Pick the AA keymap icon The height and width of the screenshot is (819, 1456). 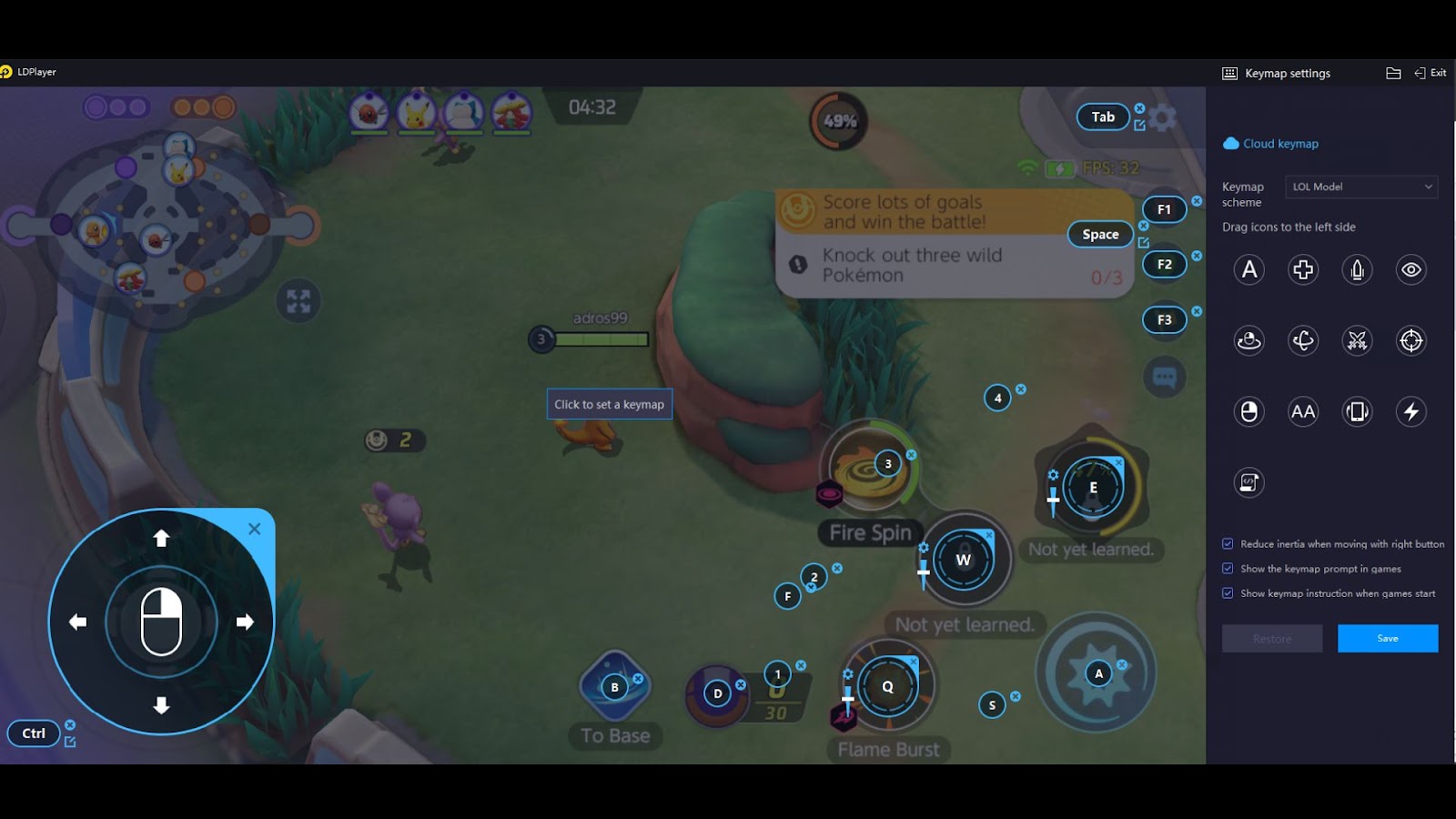pos(1303,411)
